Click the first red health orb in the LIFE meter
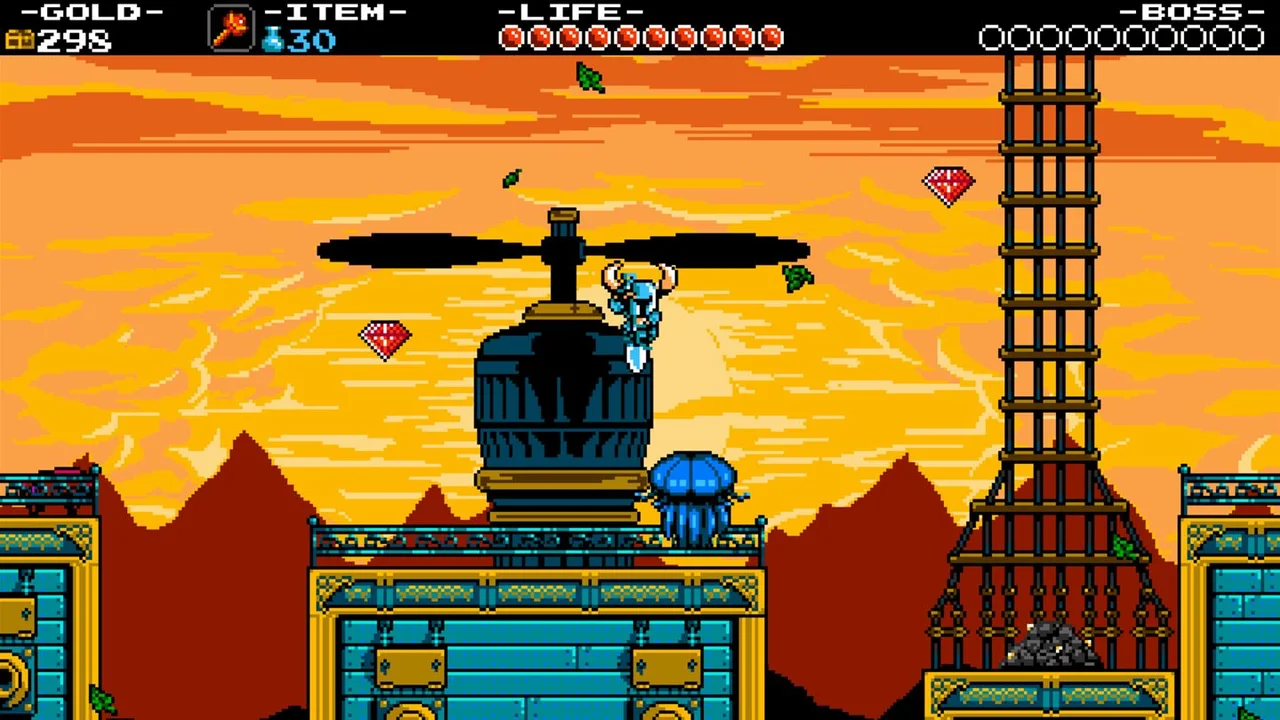This screenshot has height=720, width=1280. (512, 38)
